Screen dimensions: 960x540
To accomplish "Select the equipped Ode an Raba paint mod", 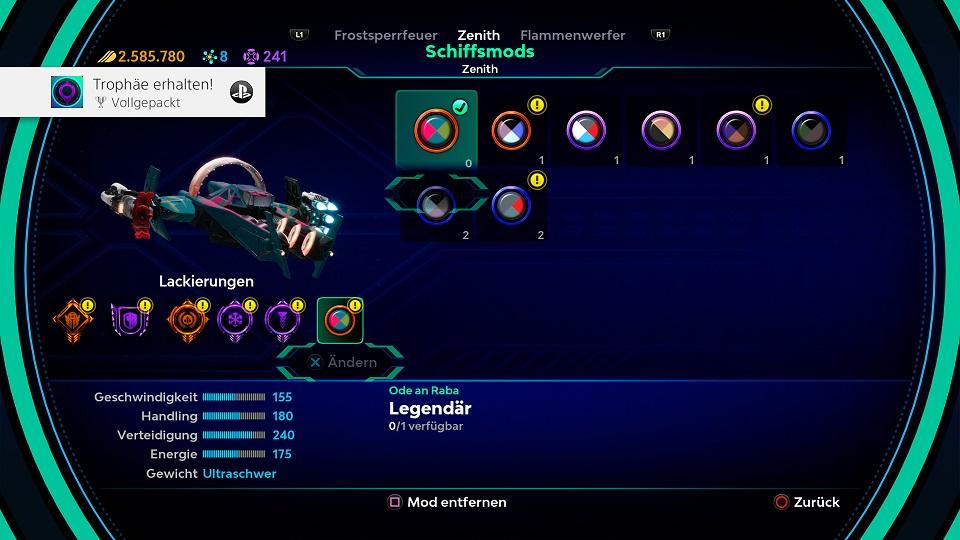I will click(x=436, y=130).
